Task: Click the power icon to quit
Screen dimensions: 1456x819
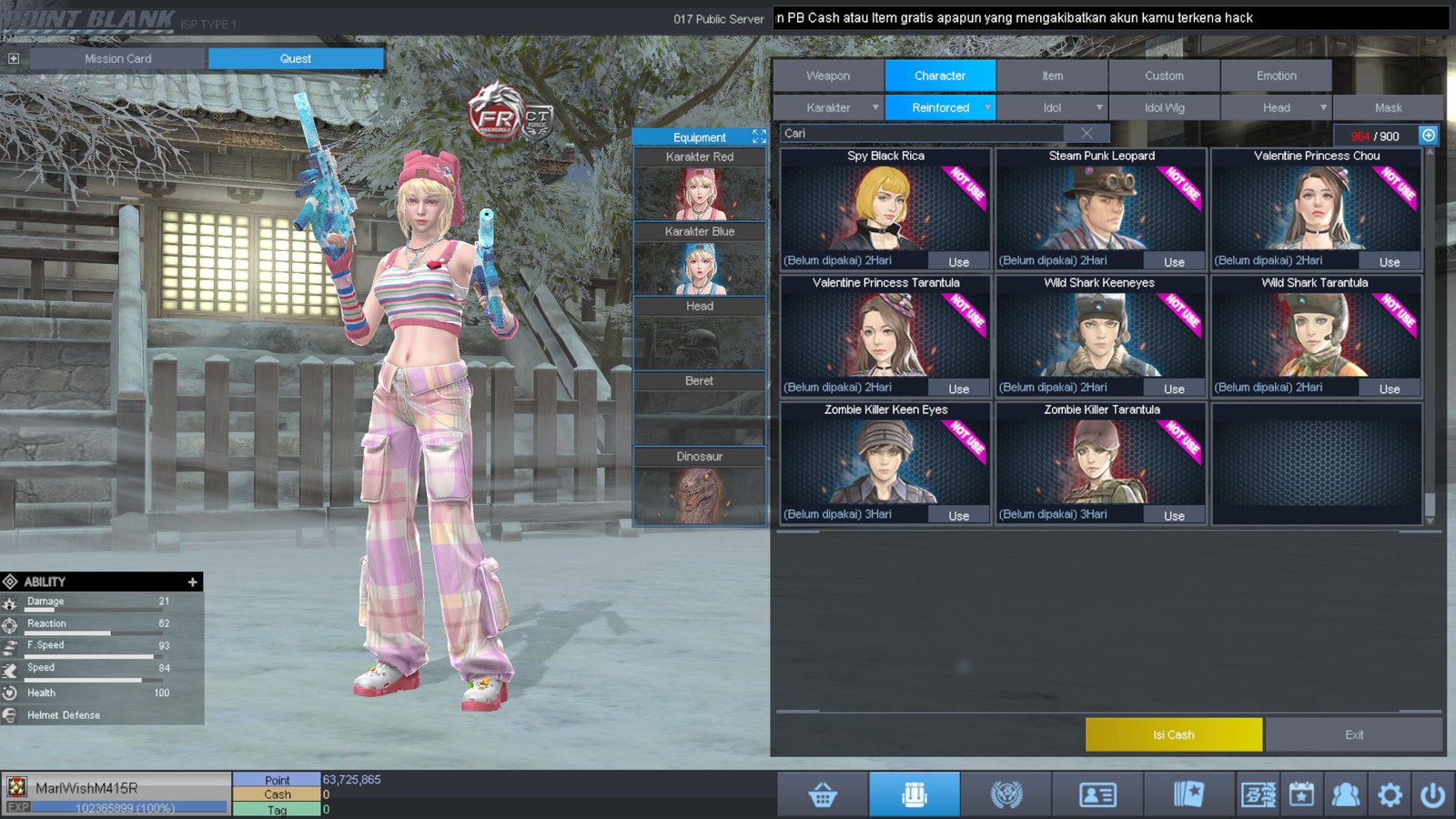Action: pyautogui.click(x=1432, y=794)
